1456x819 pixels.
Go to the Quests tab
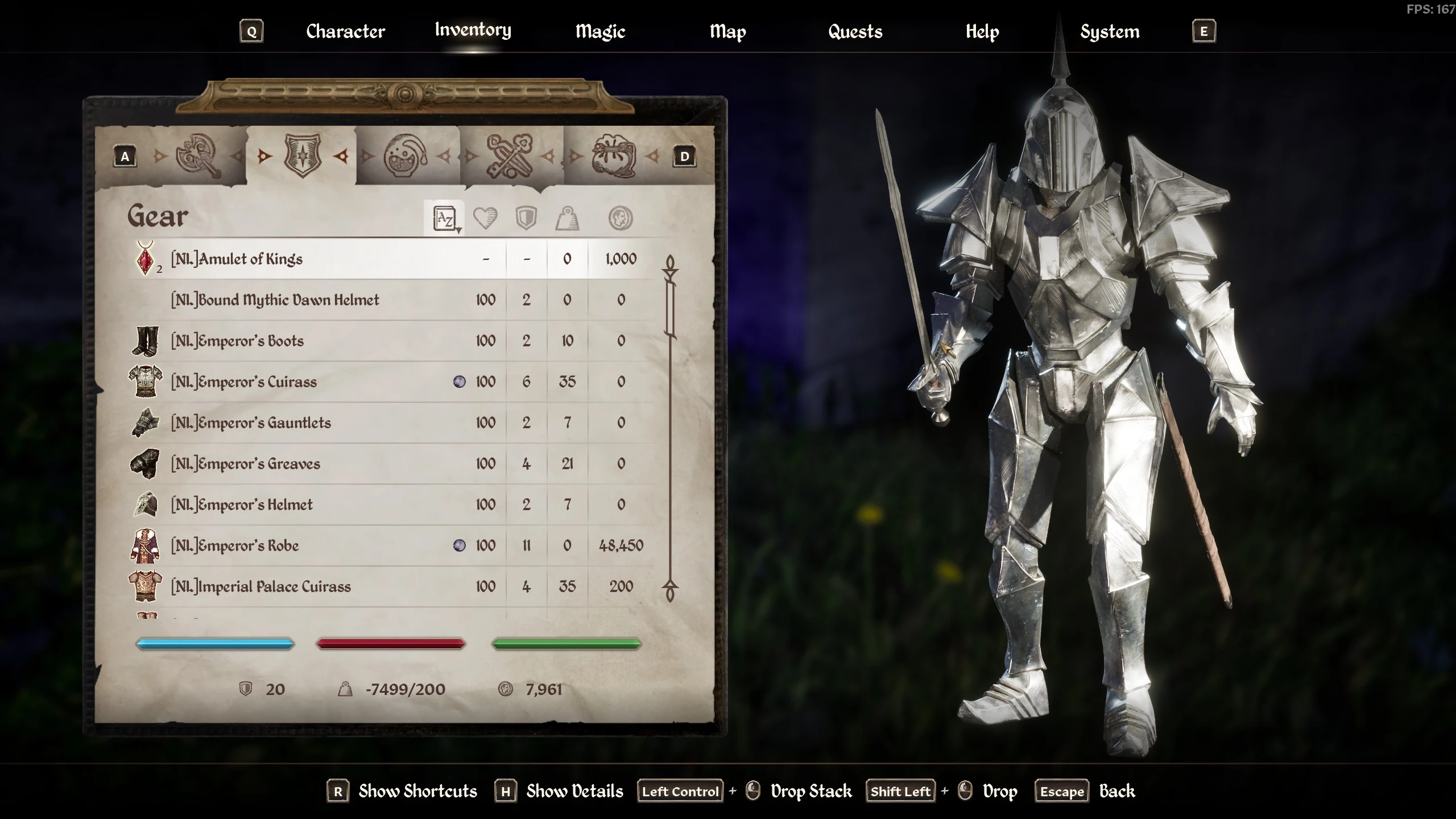[x=855, y=32]
